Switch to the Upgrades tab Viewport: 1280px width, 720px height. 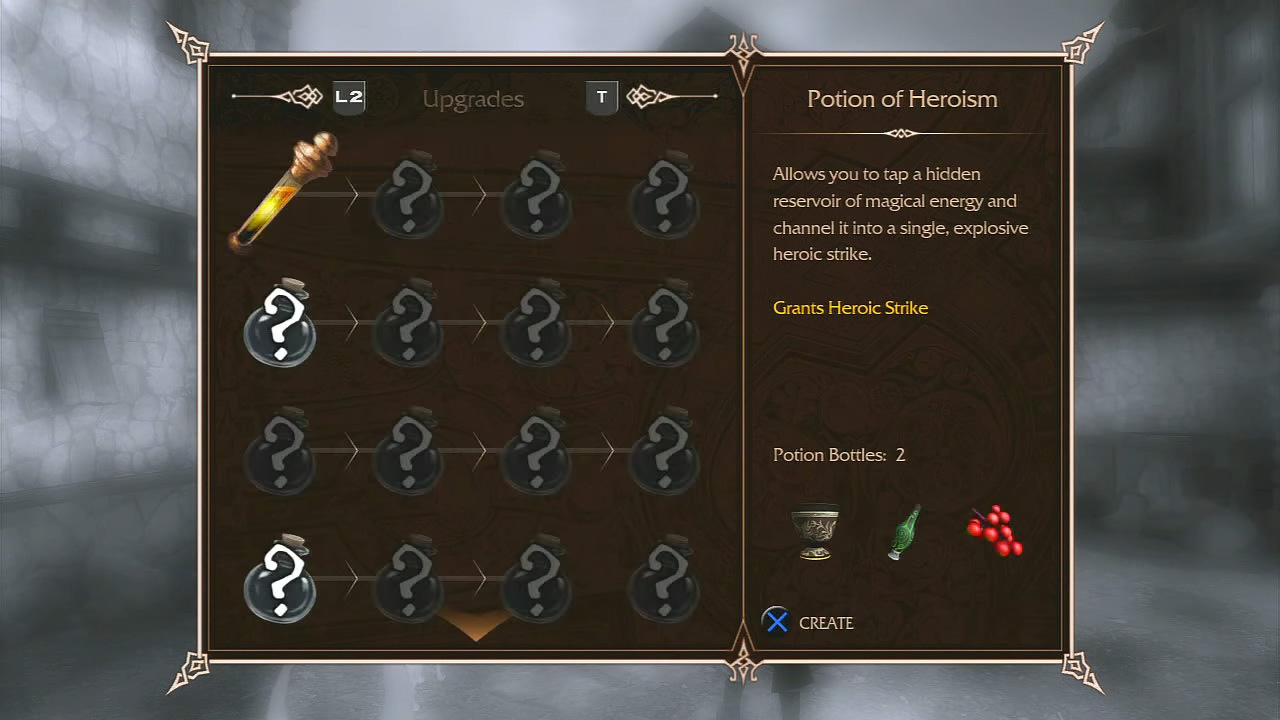click(x=473, y=99)
